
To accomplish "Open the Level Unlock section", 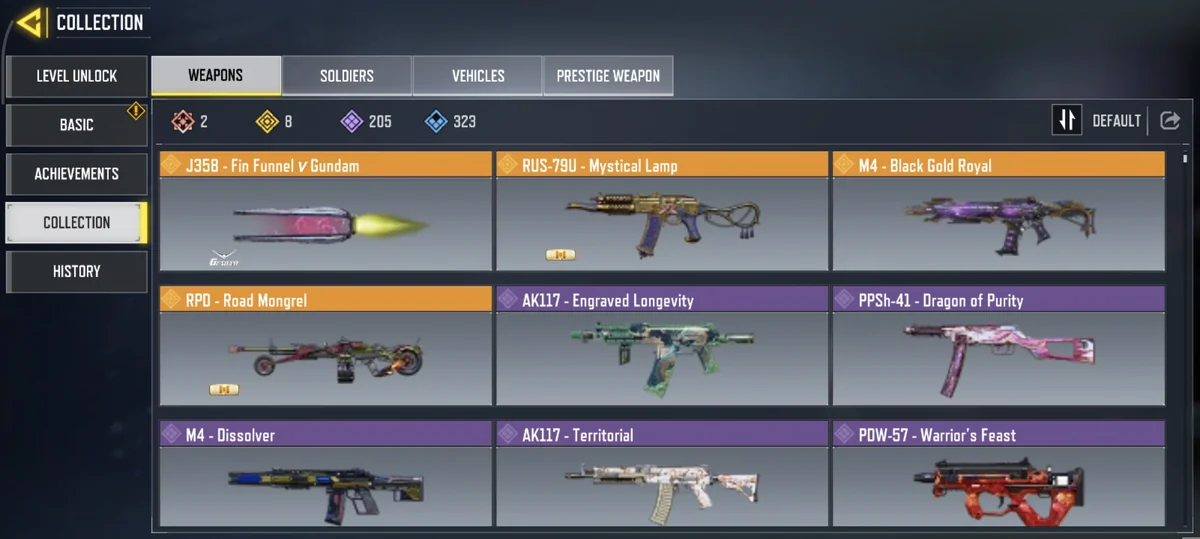I will pyautogui.click(x=76, y=76).
